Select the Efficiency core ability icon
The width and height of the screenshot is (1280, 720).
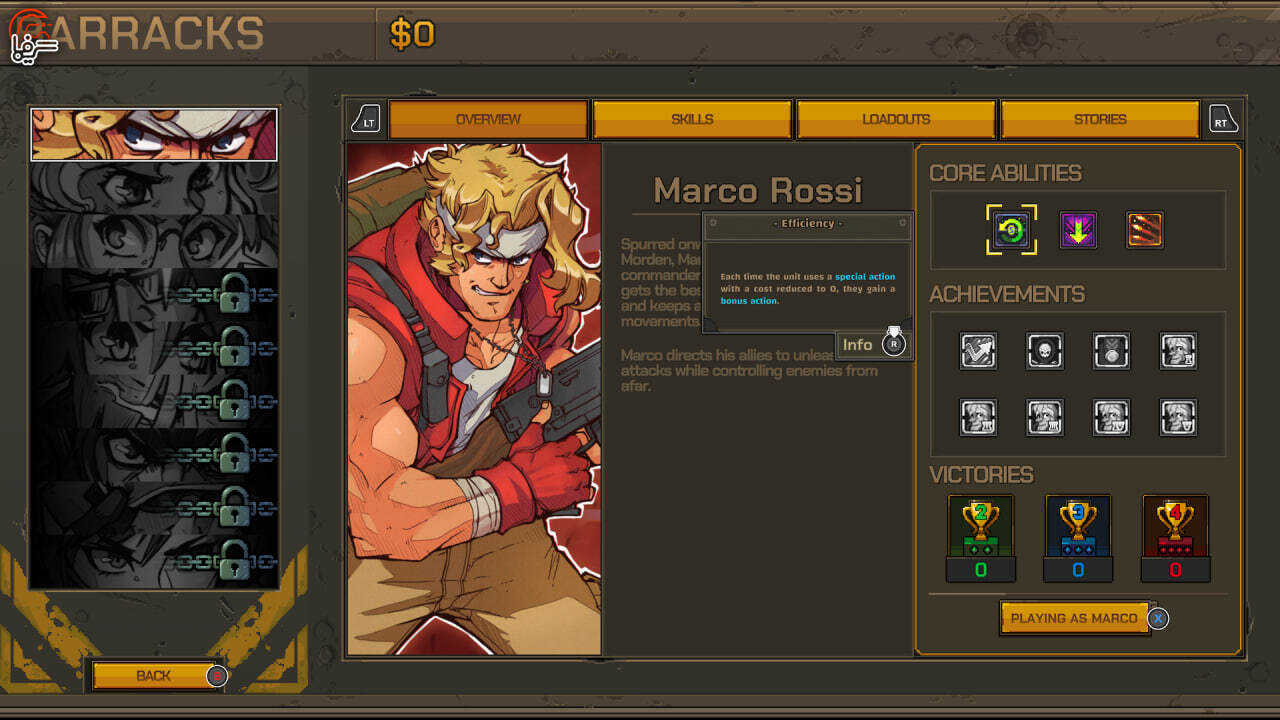(1010, 230)
